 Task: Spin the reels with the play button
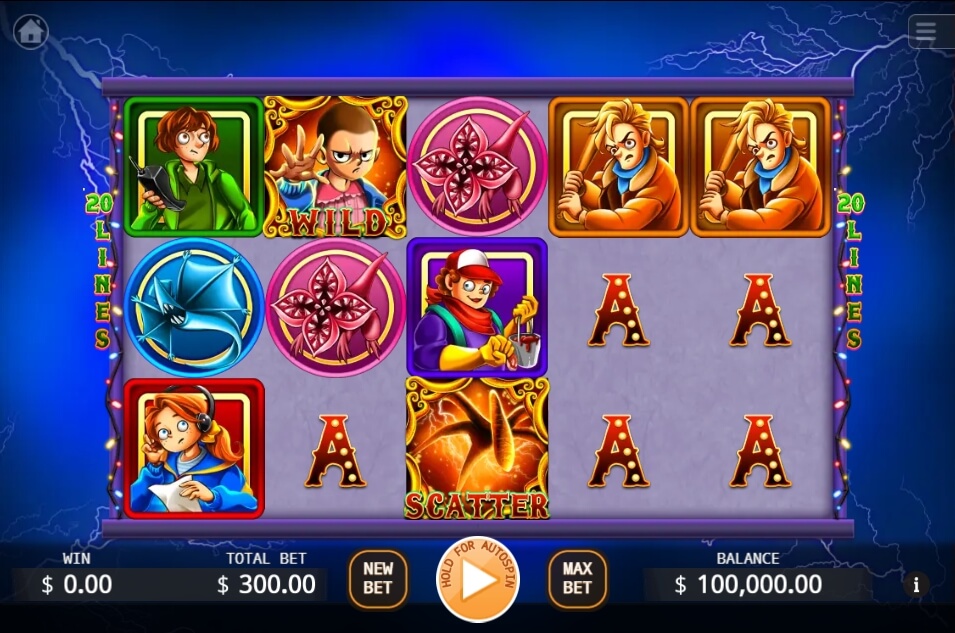click(477, 579)
